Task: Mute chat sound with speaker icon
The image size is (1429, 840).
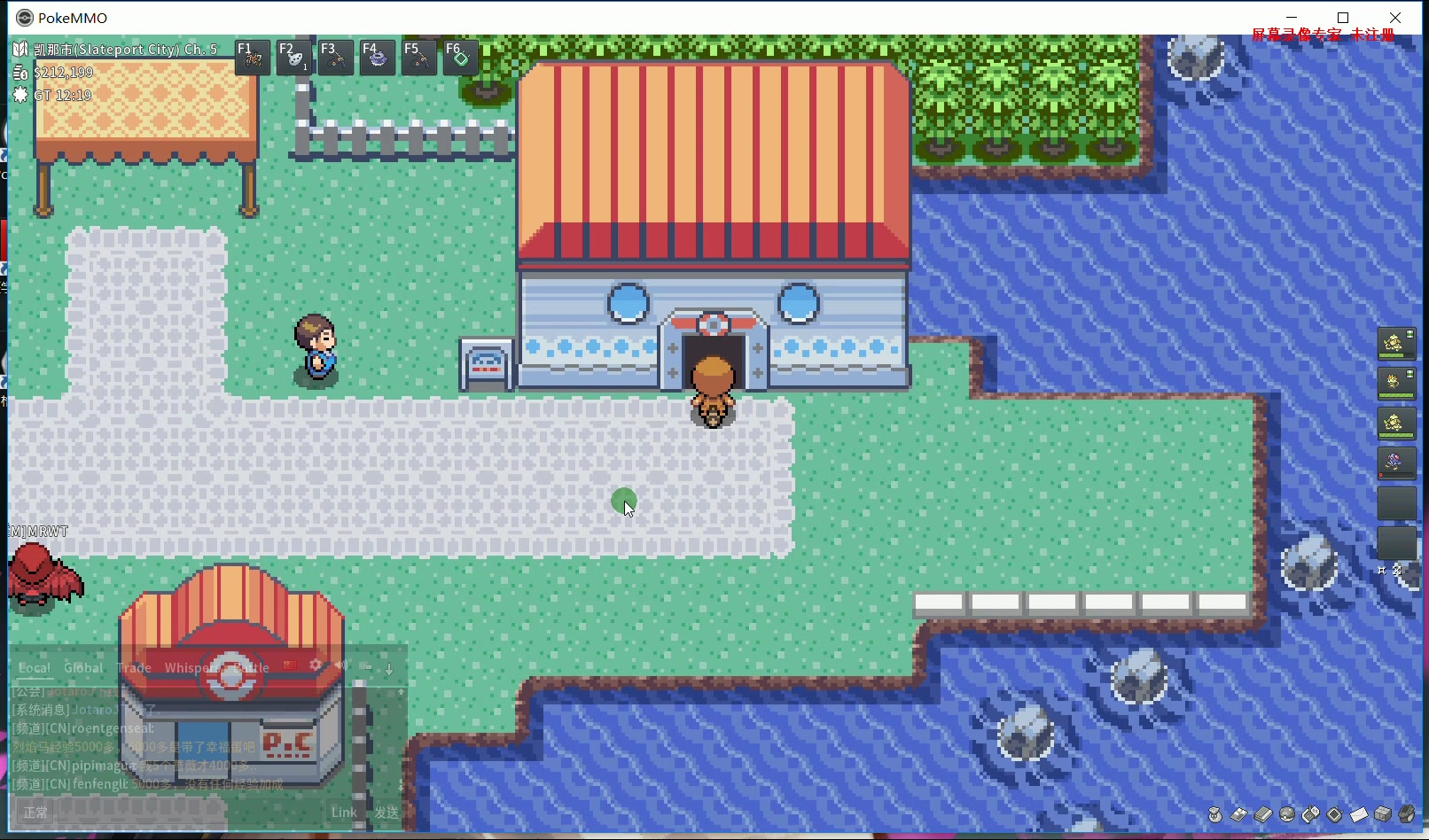Action: pos(341,665)
